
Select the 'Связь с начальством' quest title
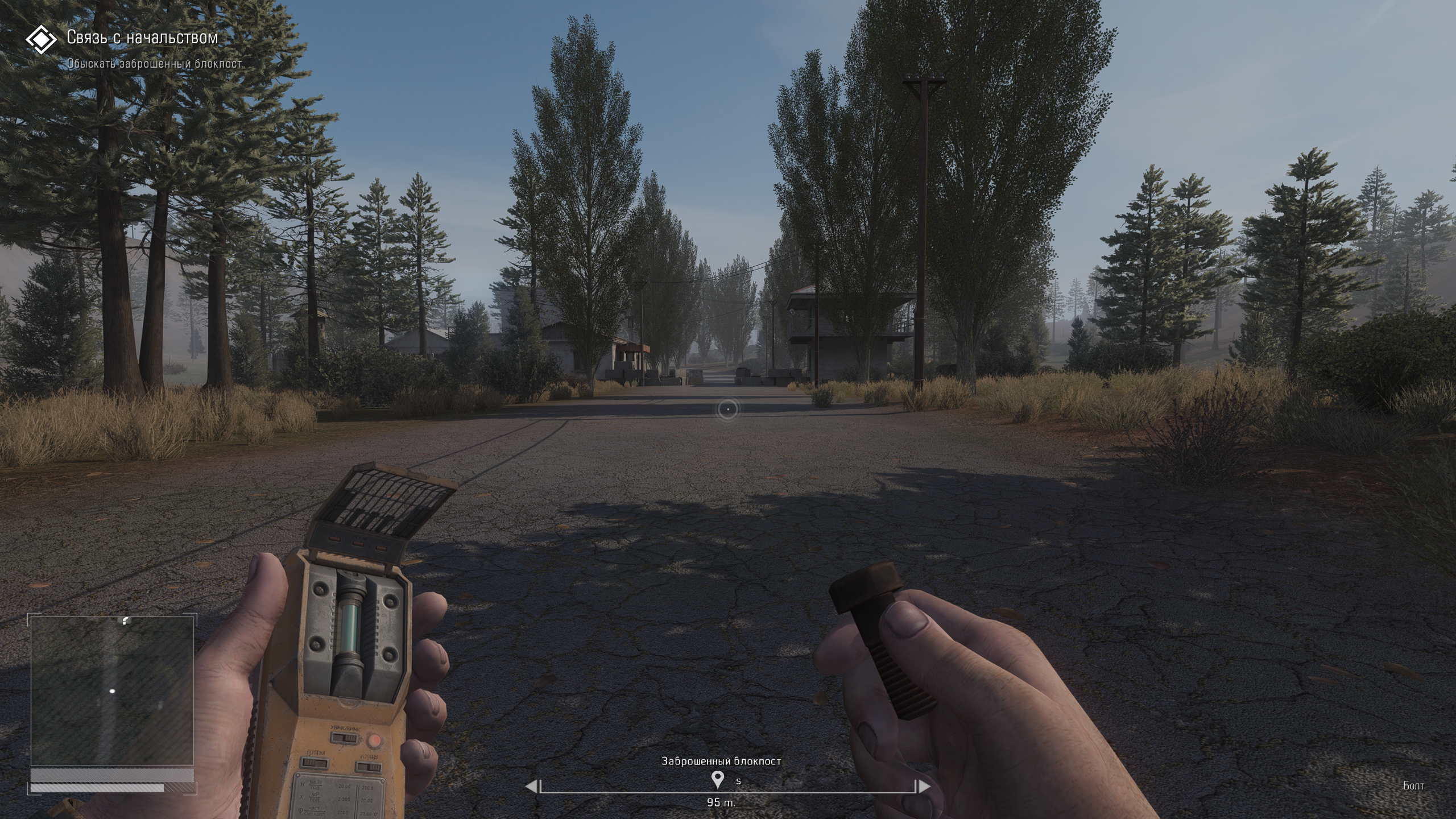142,38
